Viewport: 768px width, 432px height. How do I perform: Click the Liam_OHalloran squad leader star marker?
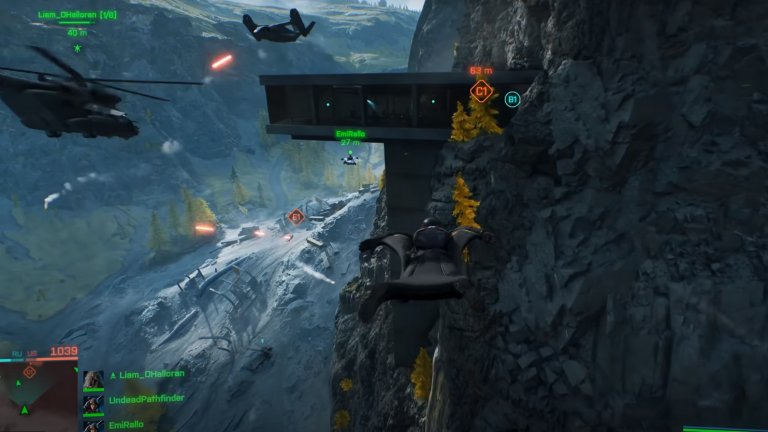pos(77,47)
